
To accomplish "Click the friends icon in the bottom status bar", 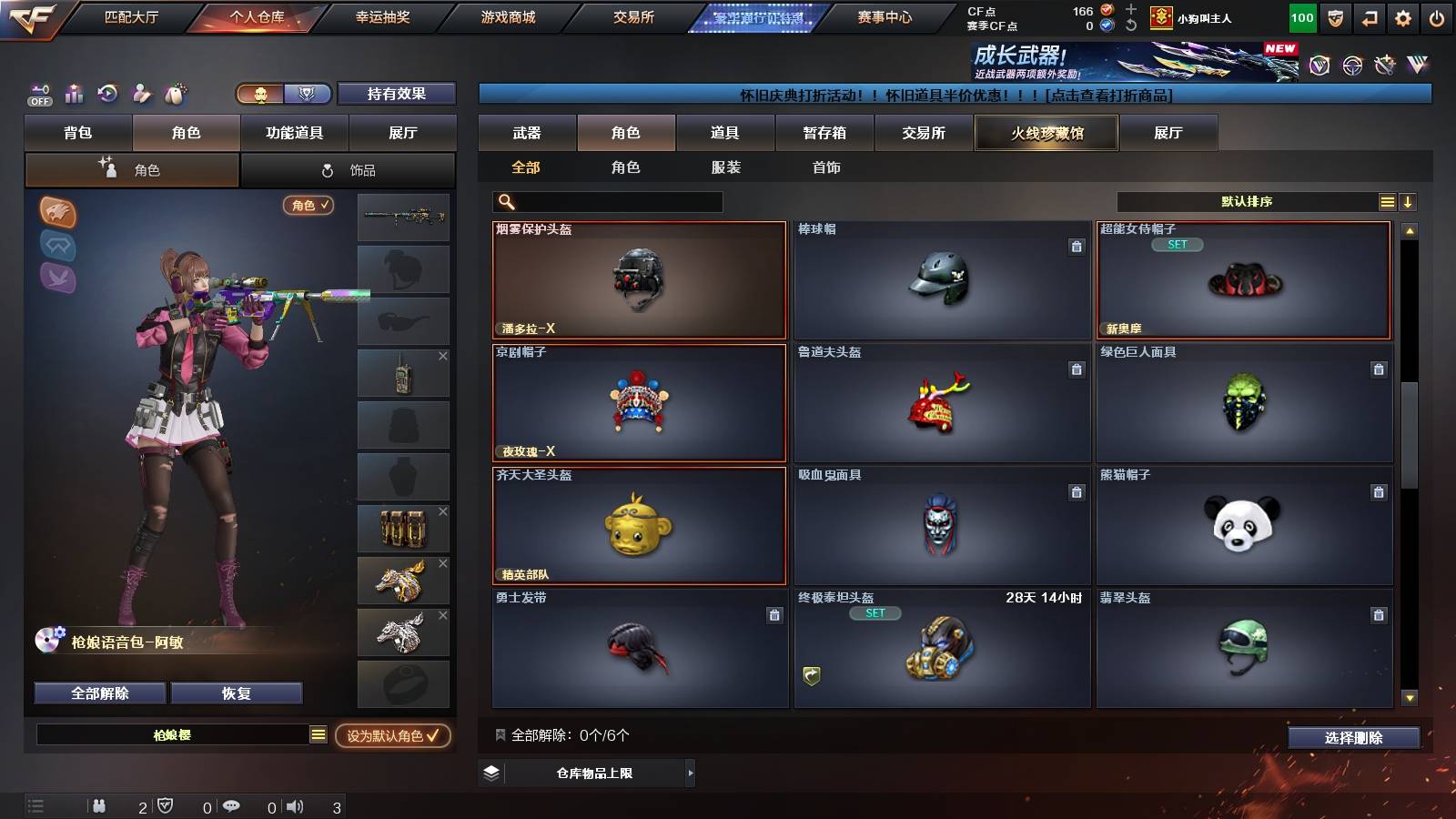I will pos(98,804).
